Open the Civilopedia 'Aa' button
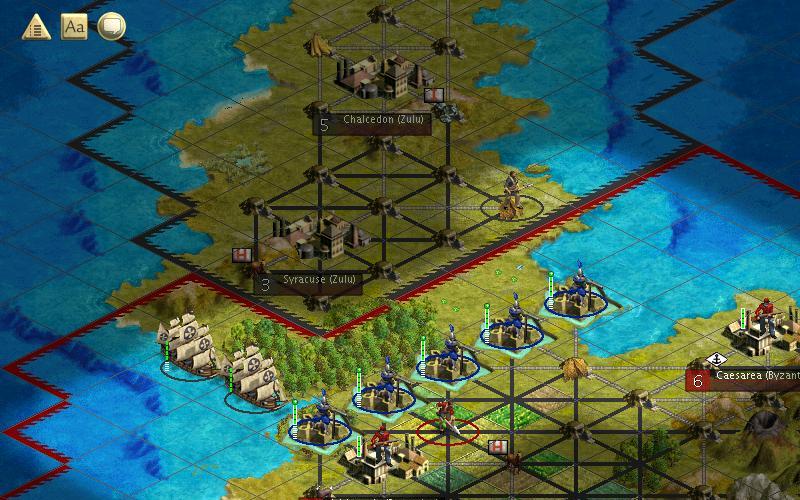The height and width of the screenshot is (500, 800). point(74,26)
